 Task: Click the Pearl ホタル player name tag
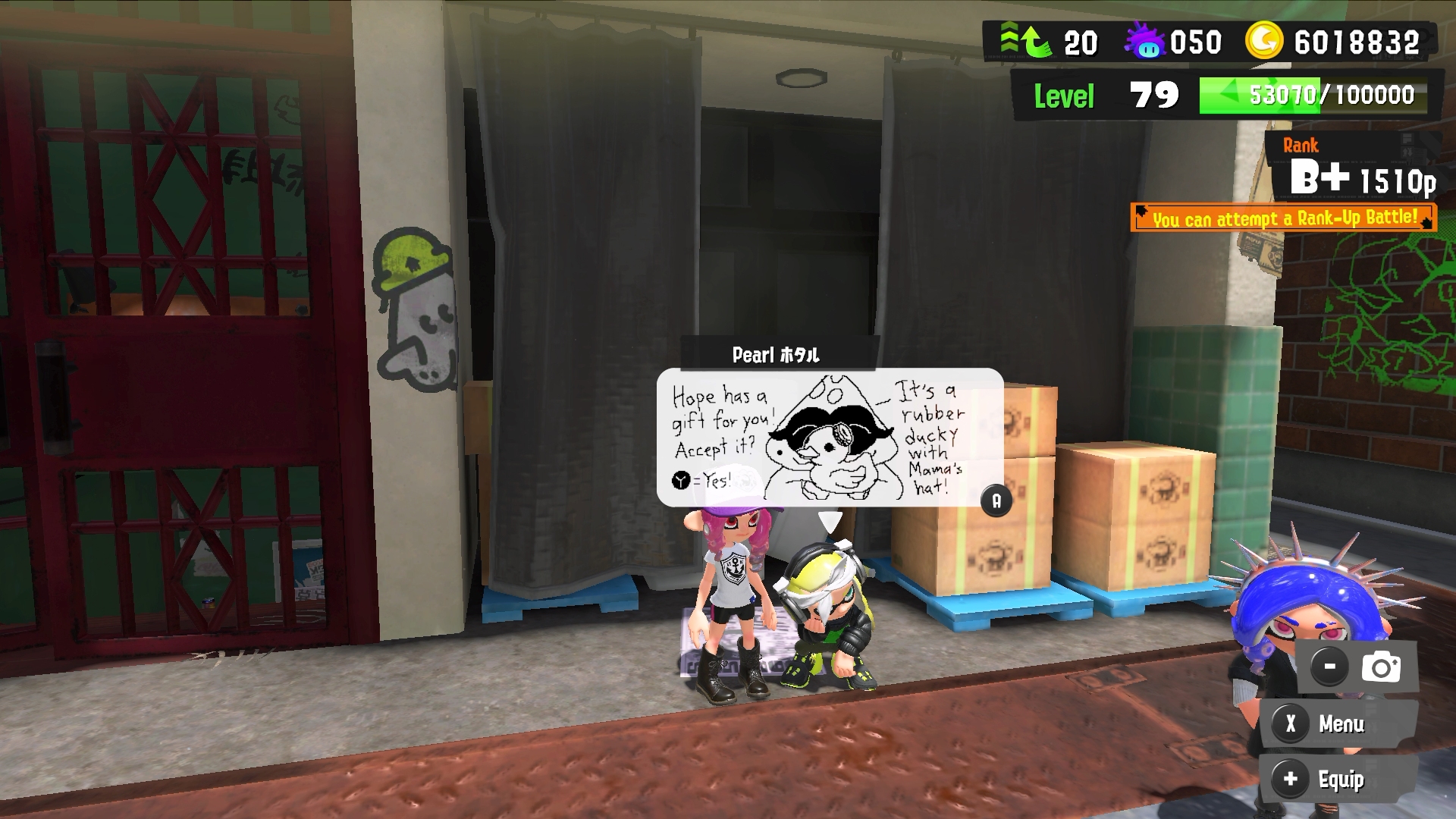click(776, 354)
